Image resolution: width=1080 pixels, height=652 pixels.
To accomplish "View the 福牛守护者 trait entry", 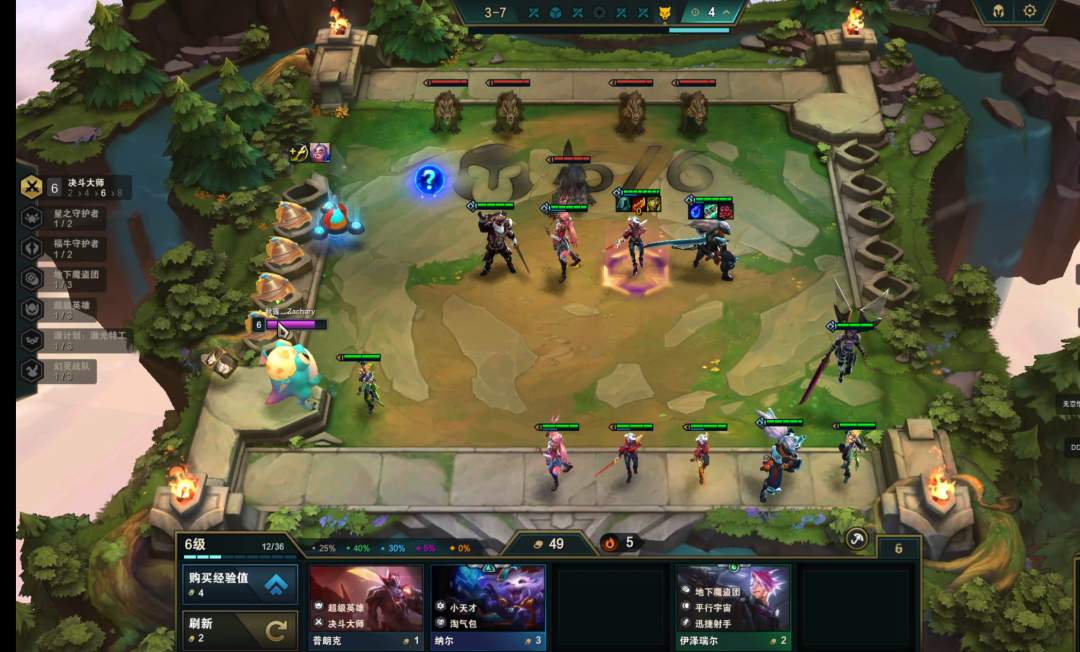I will [x=75, y=249].
